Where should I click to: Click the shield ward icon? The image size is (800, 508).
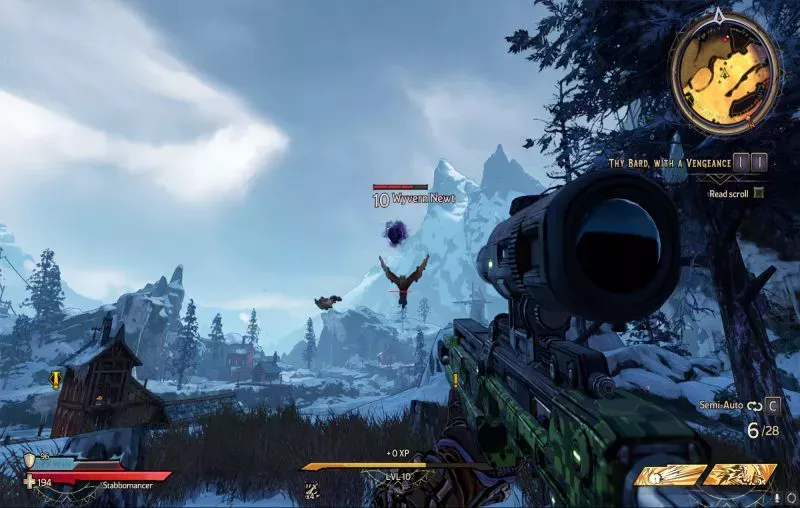tap(30, 458)
